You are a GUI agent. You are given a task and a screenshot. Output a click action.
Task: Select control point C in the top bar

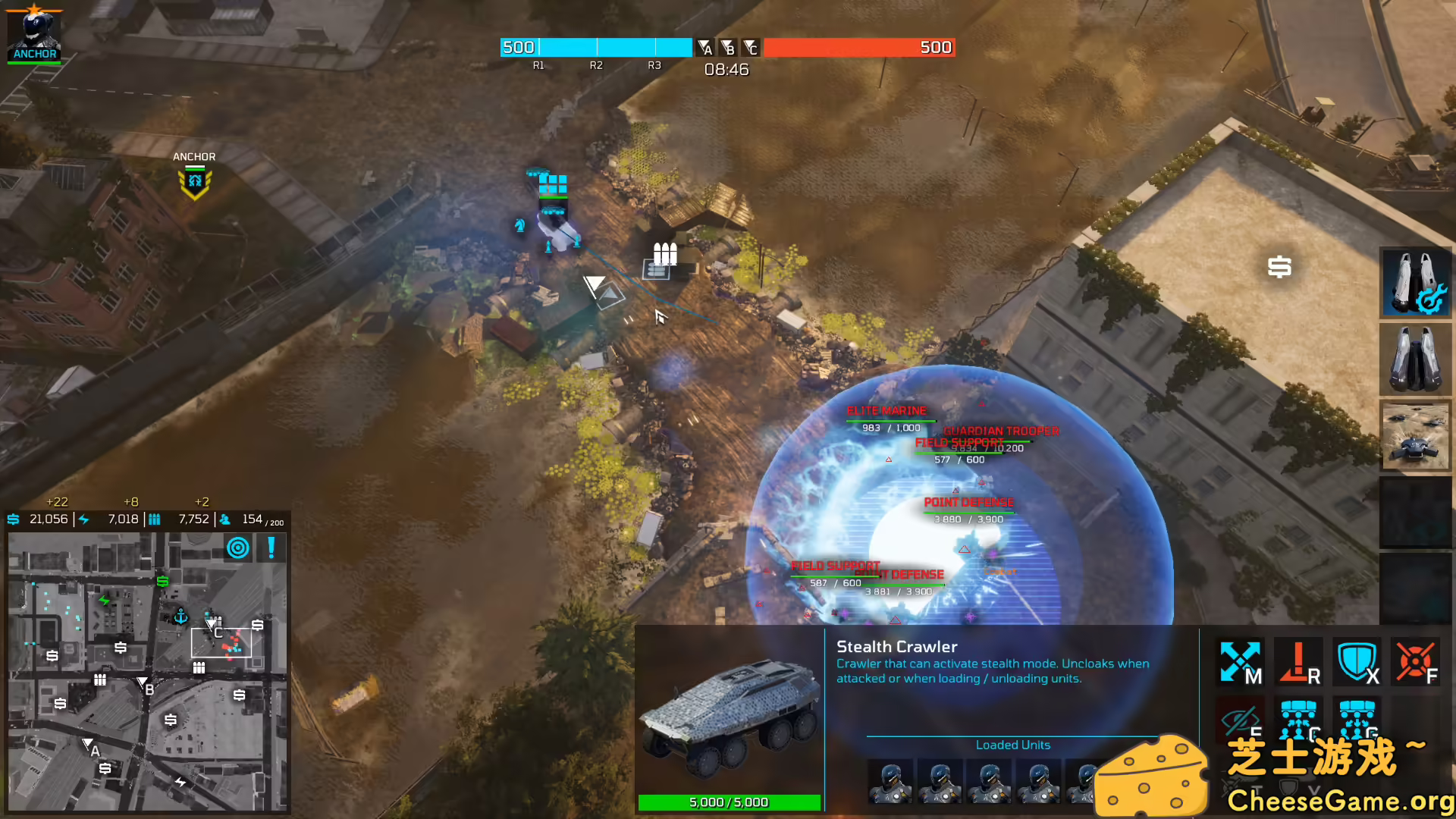752,48
